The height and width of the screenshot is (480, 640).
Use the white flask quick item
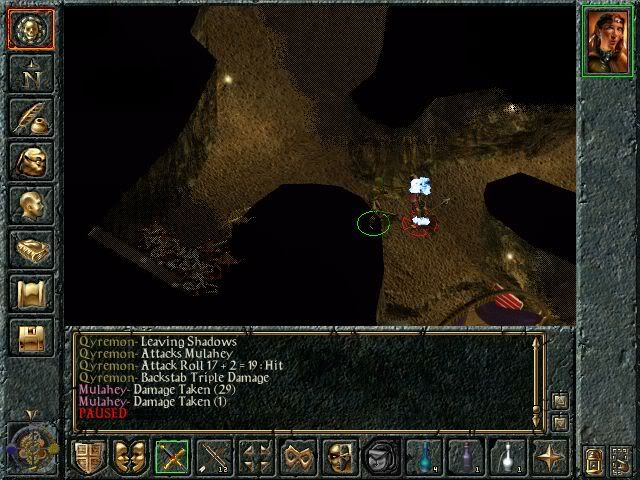[x=508, y=456]
